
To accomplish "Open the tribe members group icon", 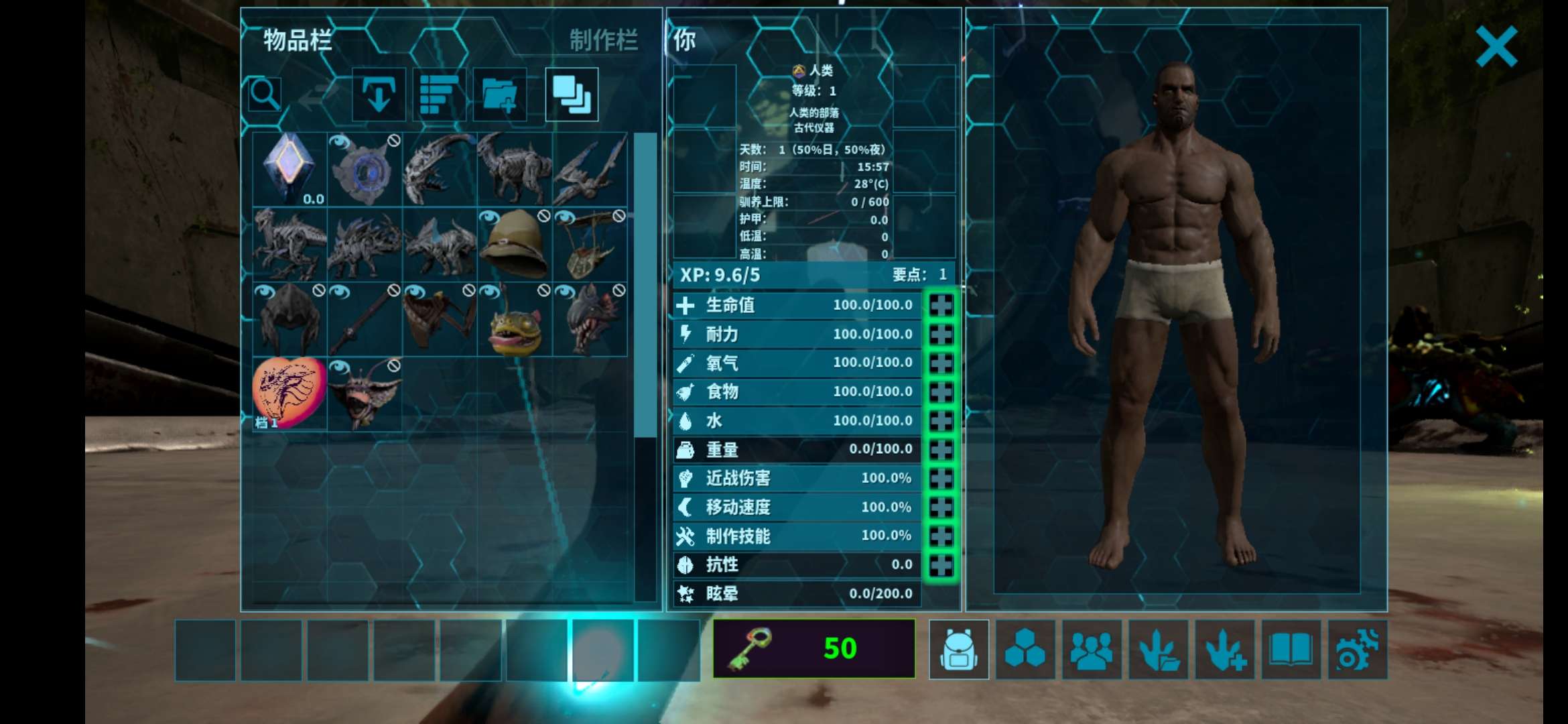I will (1092, 650).
